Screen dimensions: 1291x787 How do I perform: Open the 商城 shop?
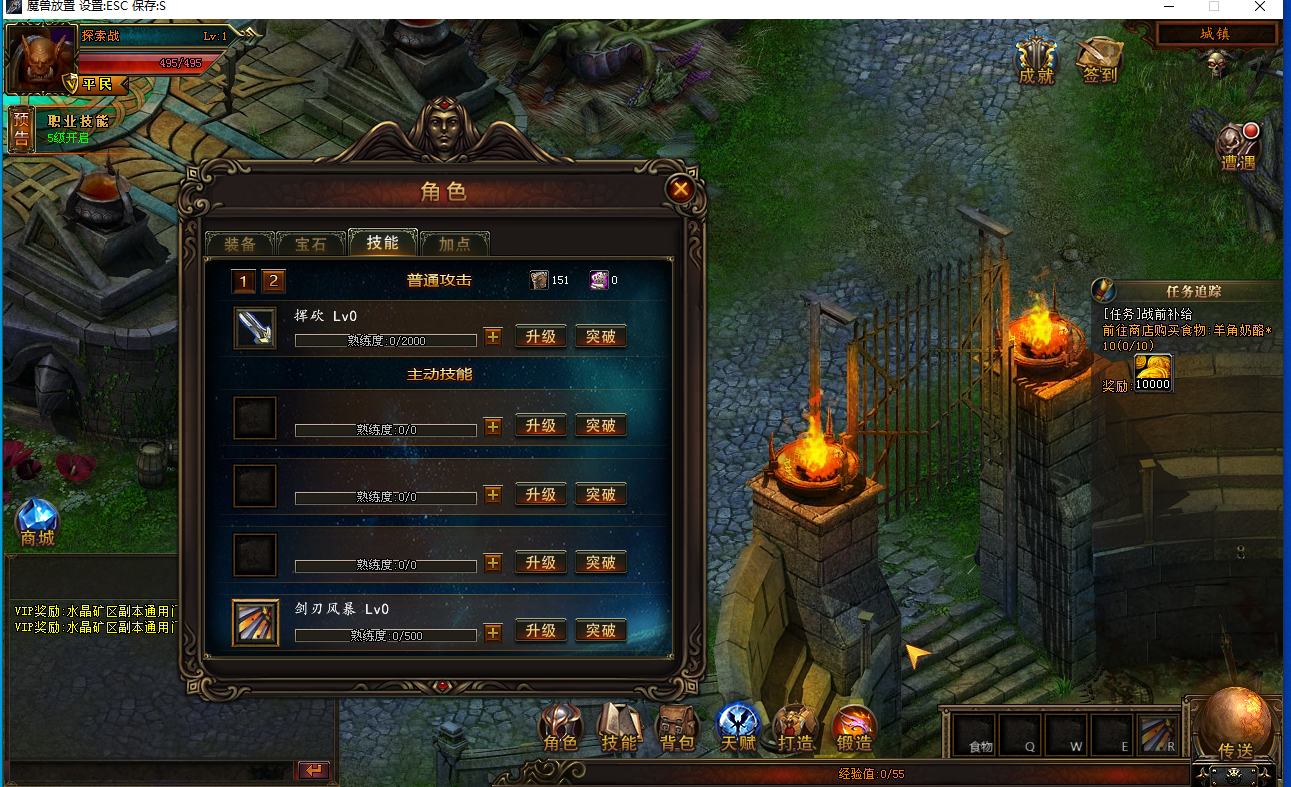[x=37, y=524]
